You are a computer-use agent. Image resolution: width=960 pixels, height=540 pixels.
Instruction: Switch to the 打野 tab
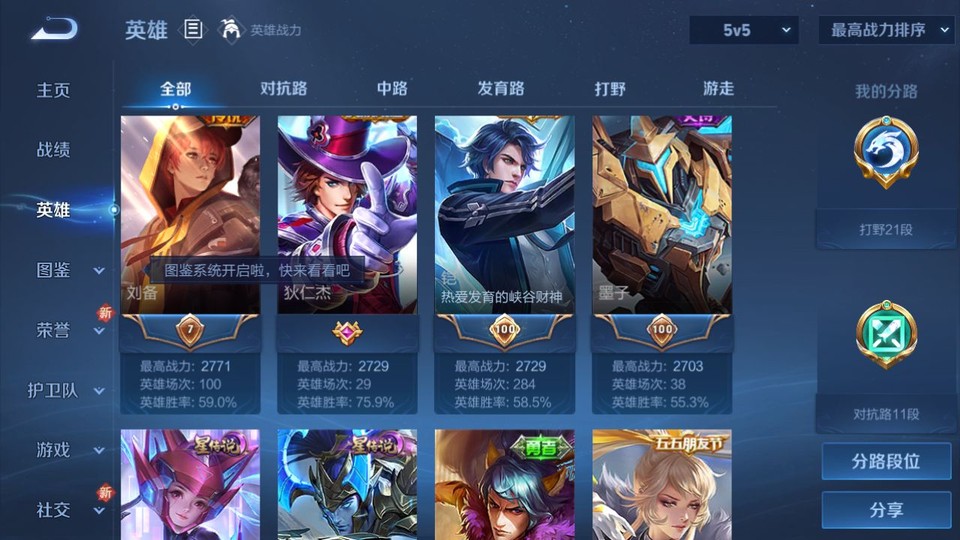610,89
